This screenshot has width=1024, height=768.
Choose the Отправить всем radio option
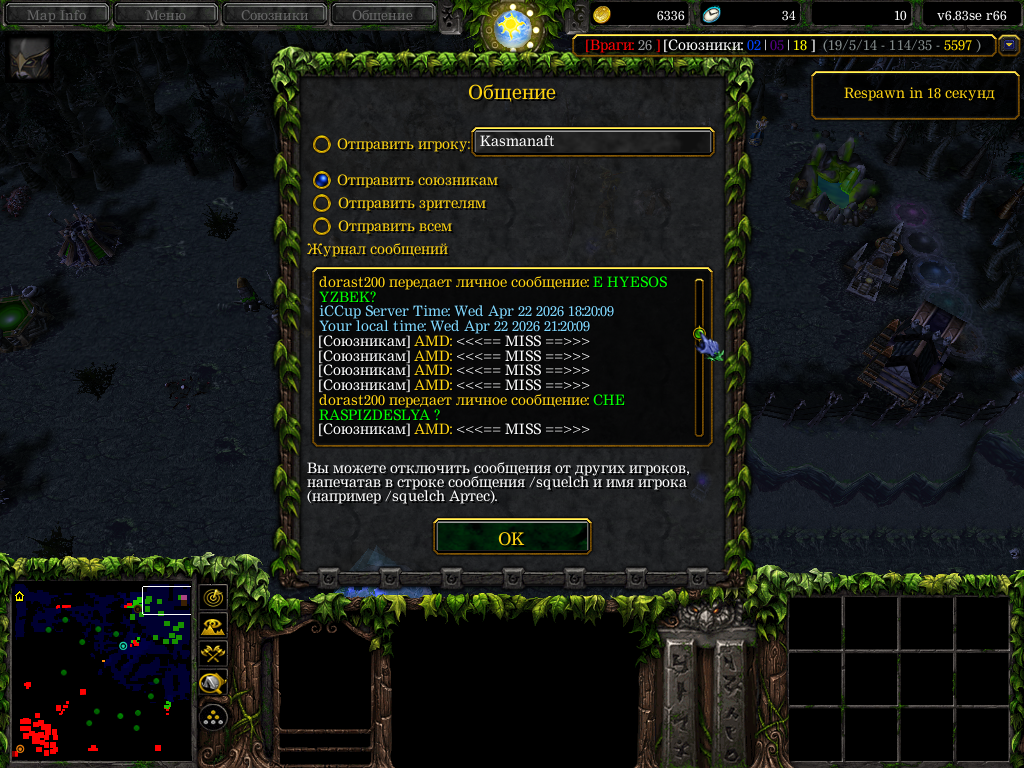tap(321, 226)
